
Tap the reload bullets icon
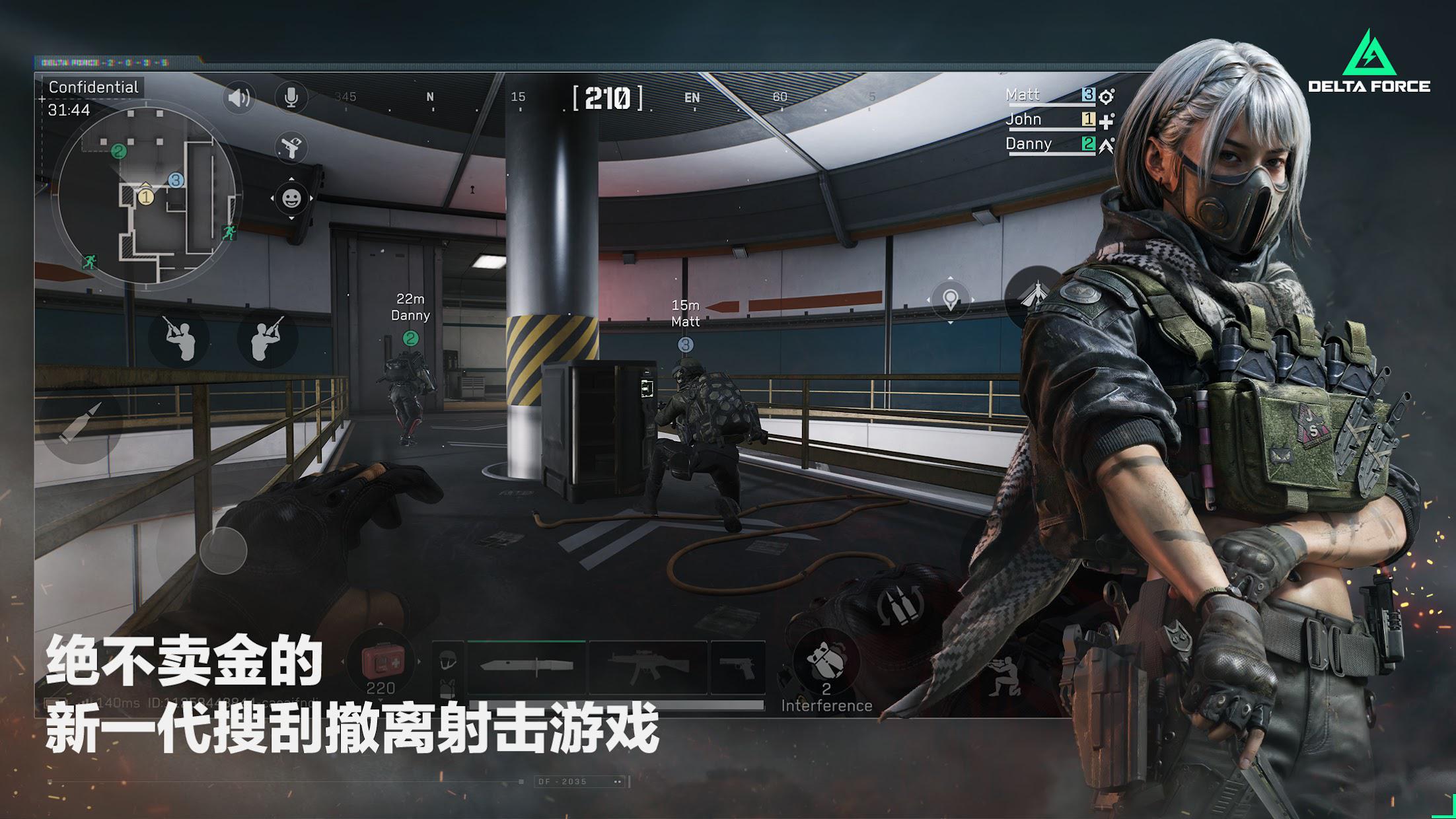900,604
